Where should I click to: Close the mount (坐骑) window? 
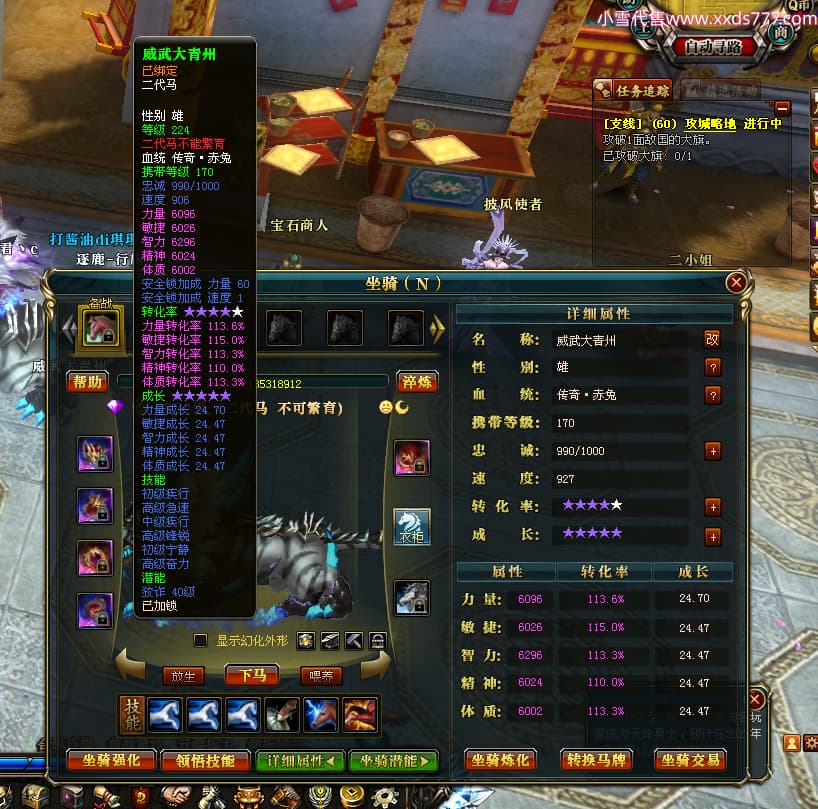coord(736,283)
